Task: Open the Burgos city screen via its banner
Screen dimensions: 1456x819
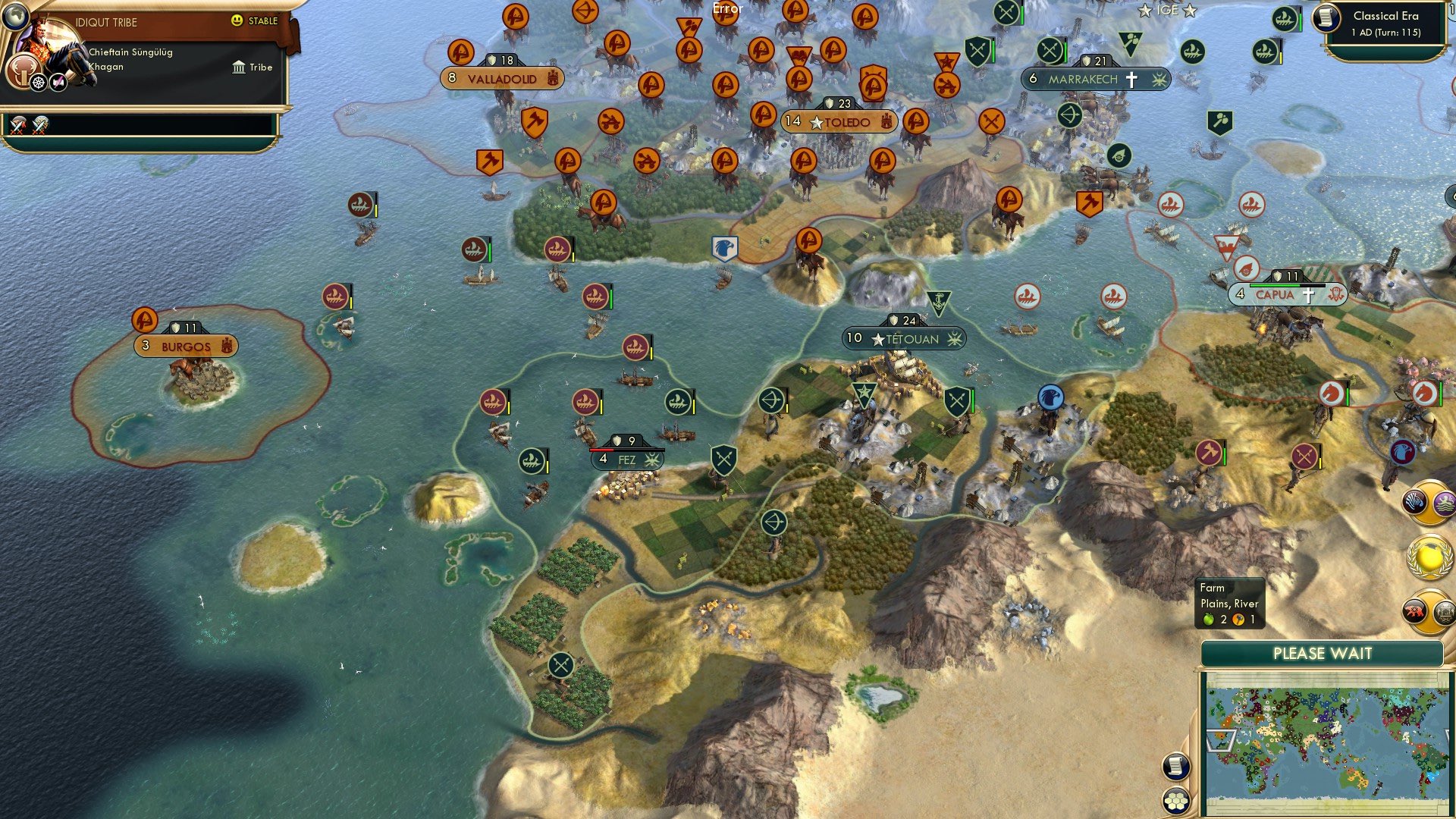Action: coord(184,346)
